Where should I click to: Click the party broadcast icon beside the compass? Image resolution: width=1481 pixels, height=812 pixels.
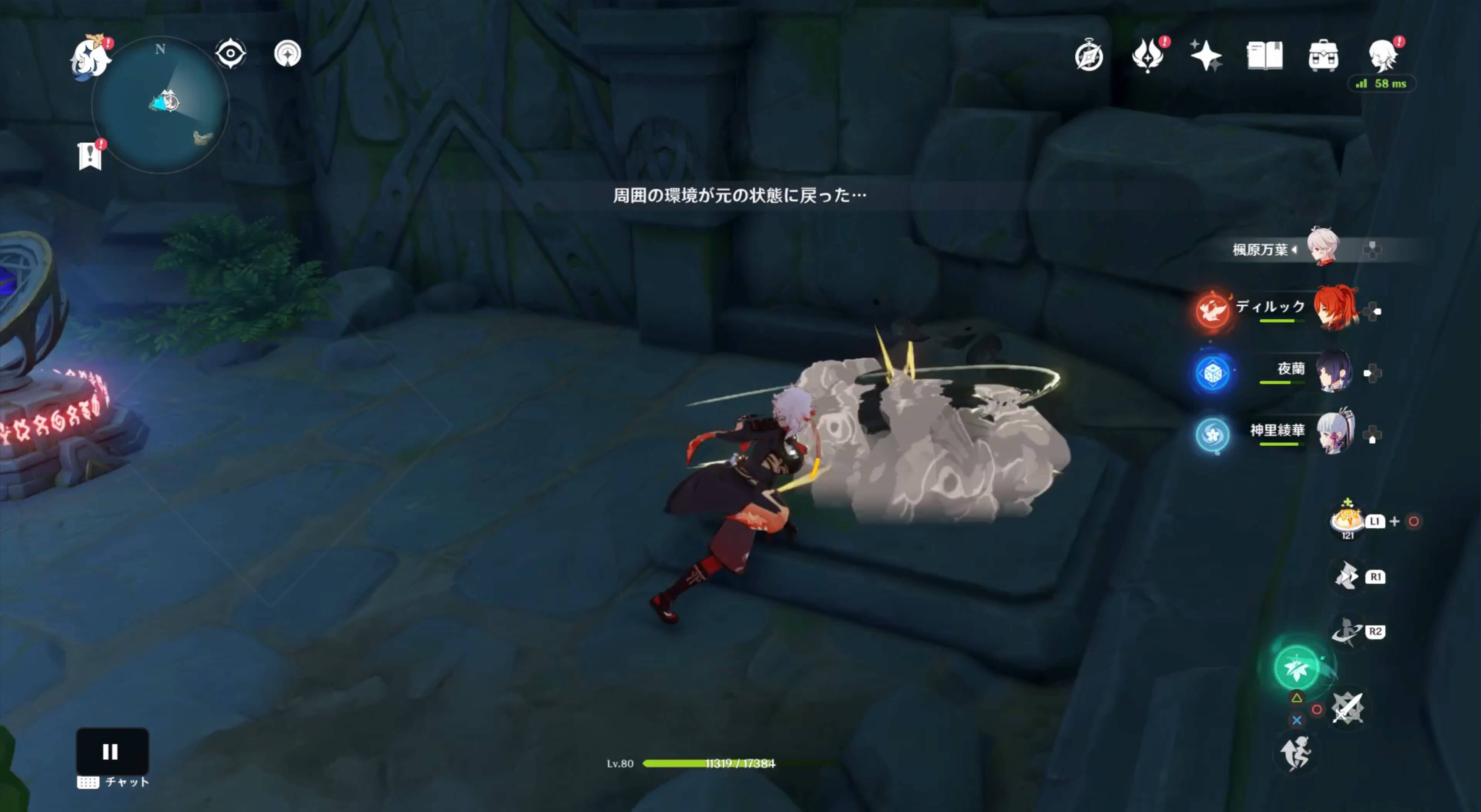[288, 53]
